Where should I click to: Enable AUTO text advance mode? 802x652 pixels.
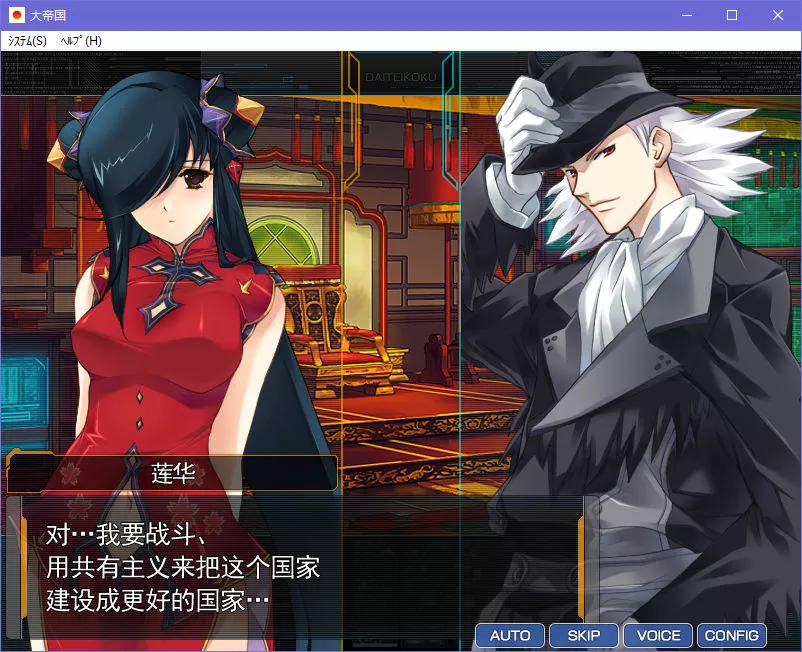coord(510,635)
